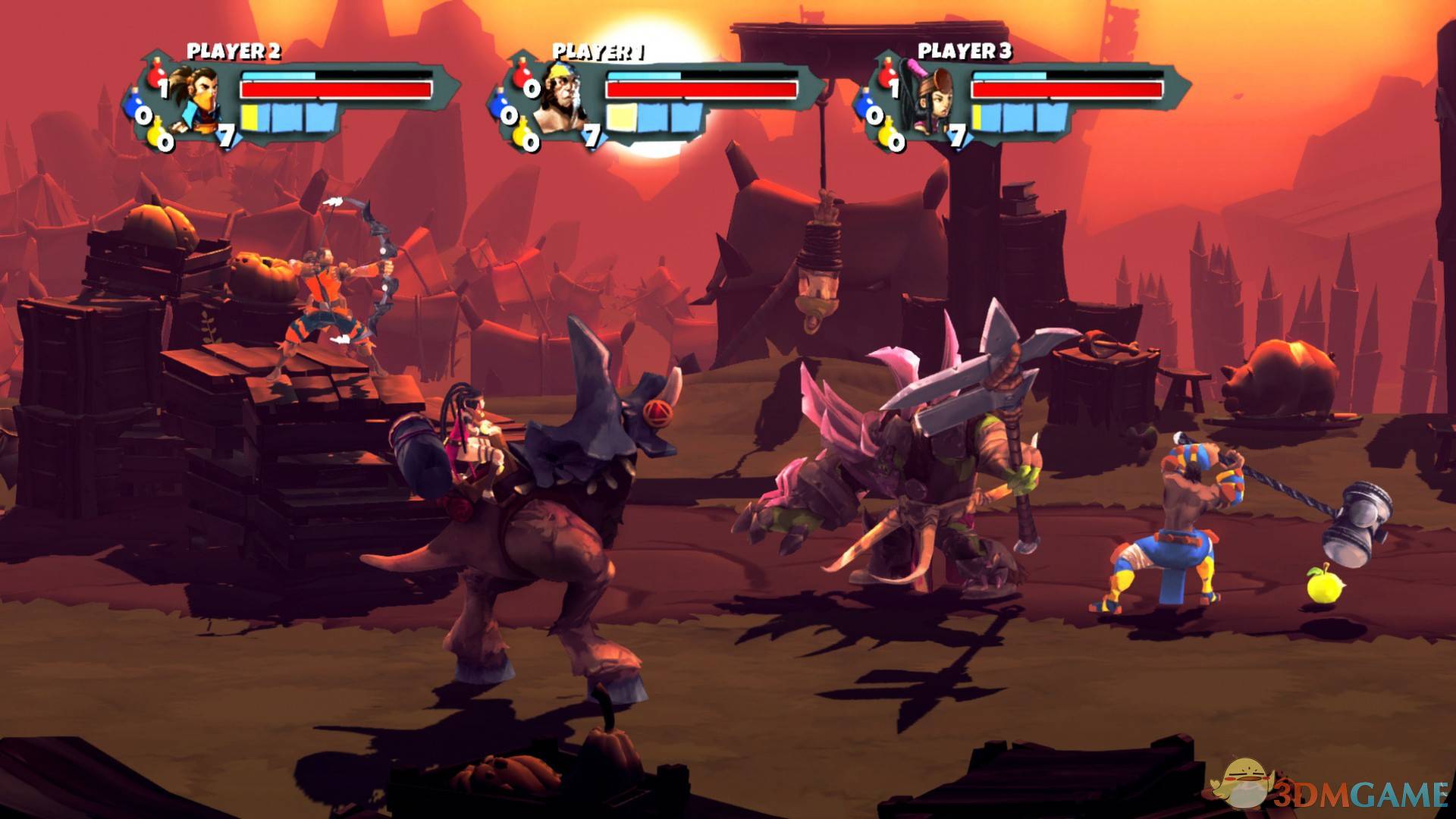
Task: Activate Player 1's red potion
Action: point(522,76)
